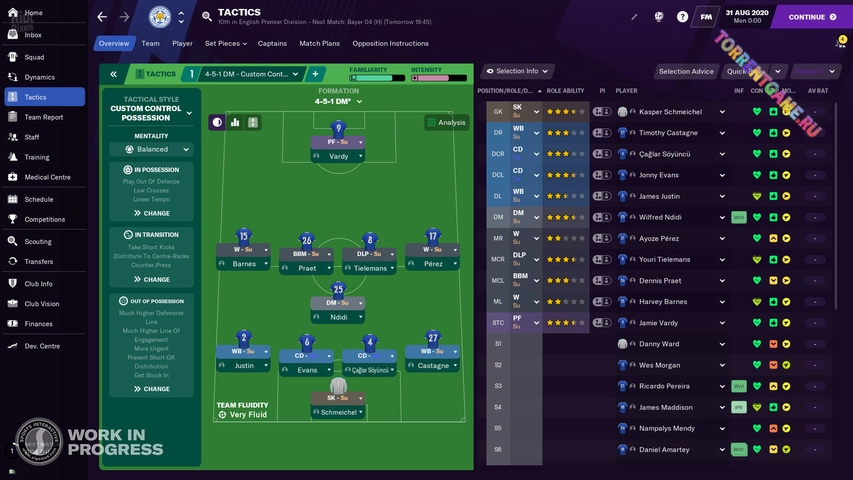Advance the game with the Continue button
The image size is (853, 480).
tap(811, 17)
